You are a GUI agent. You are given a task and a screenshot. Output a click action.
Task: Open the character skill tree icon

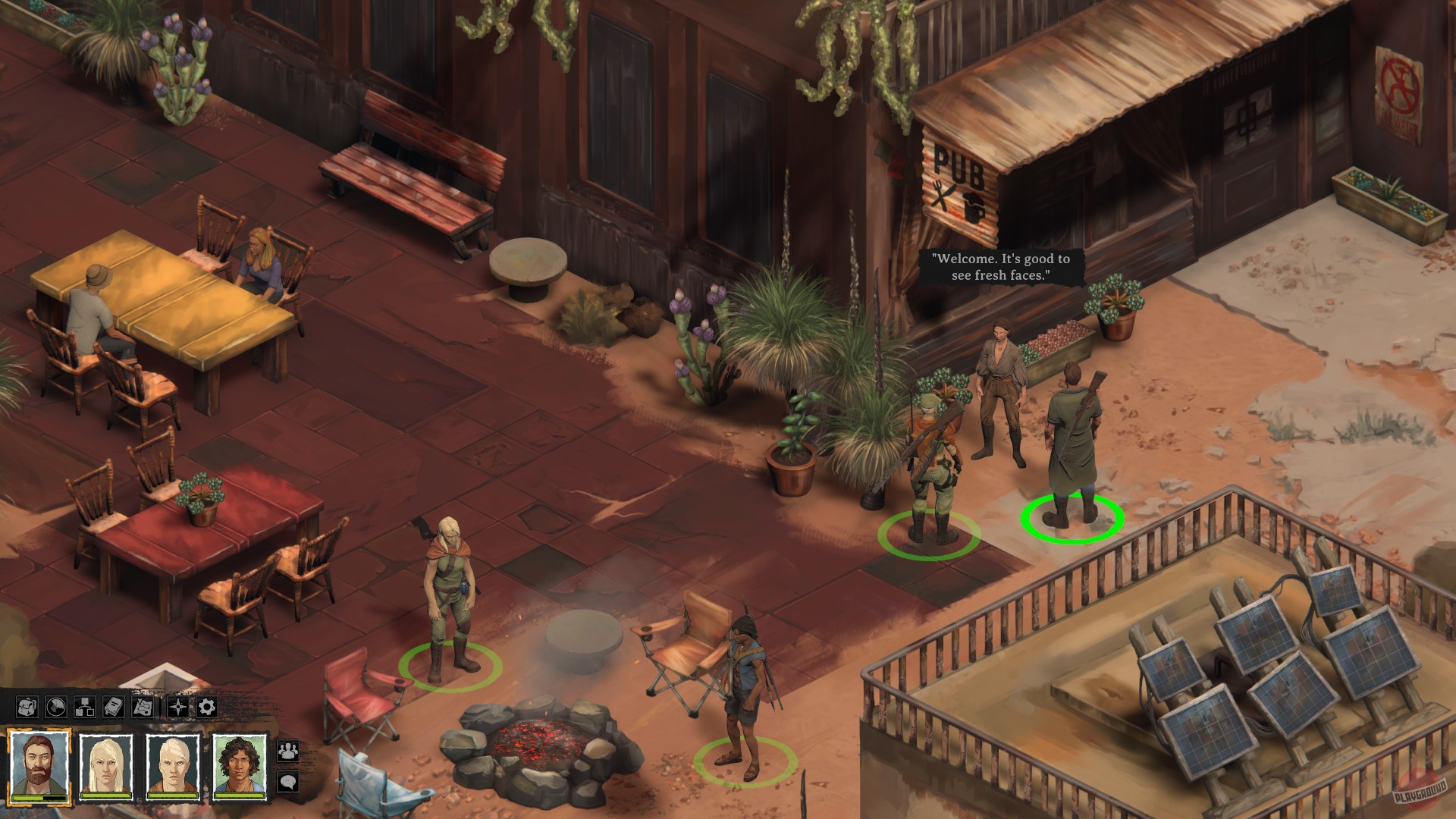click(85, 708)
